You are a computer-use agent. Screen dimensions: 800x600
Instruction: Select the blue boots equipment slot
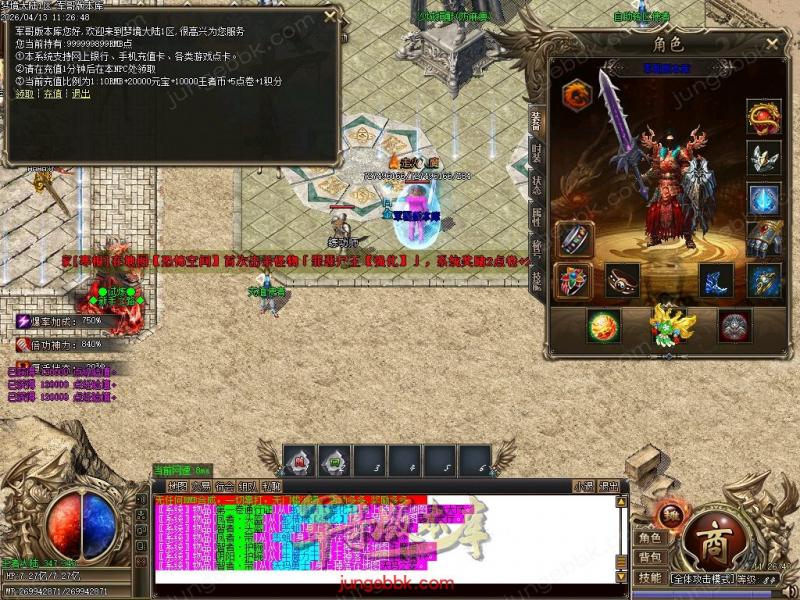click(716, 281)
